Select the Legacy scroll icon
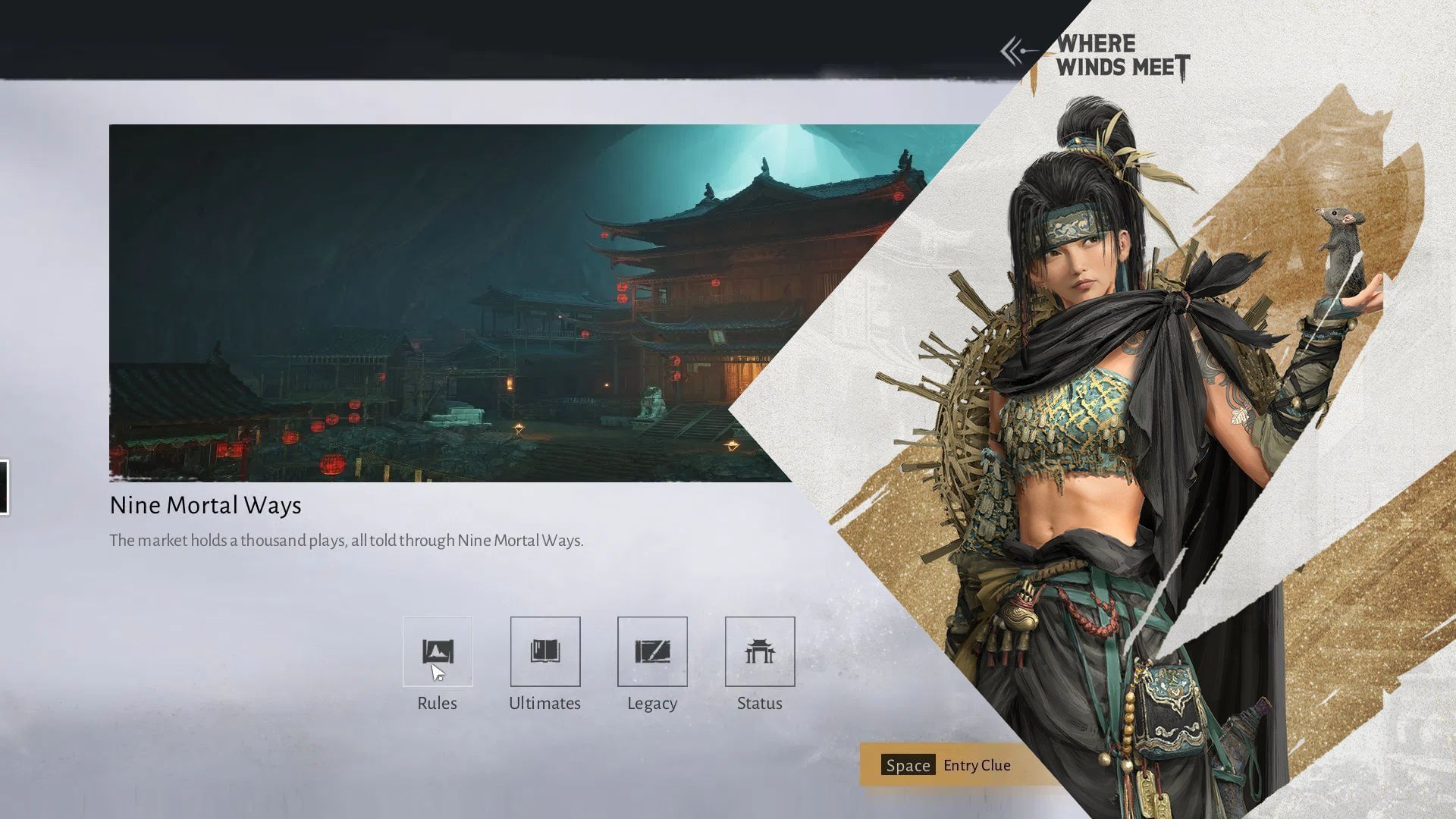Image resolution: width=1456 pixels, height=819 pixels. 652,651
